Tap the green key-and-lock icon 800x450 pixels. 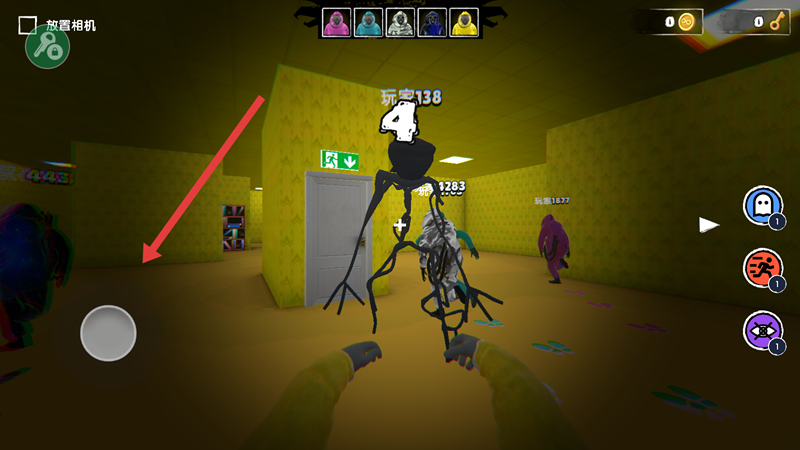pos(47,48)
